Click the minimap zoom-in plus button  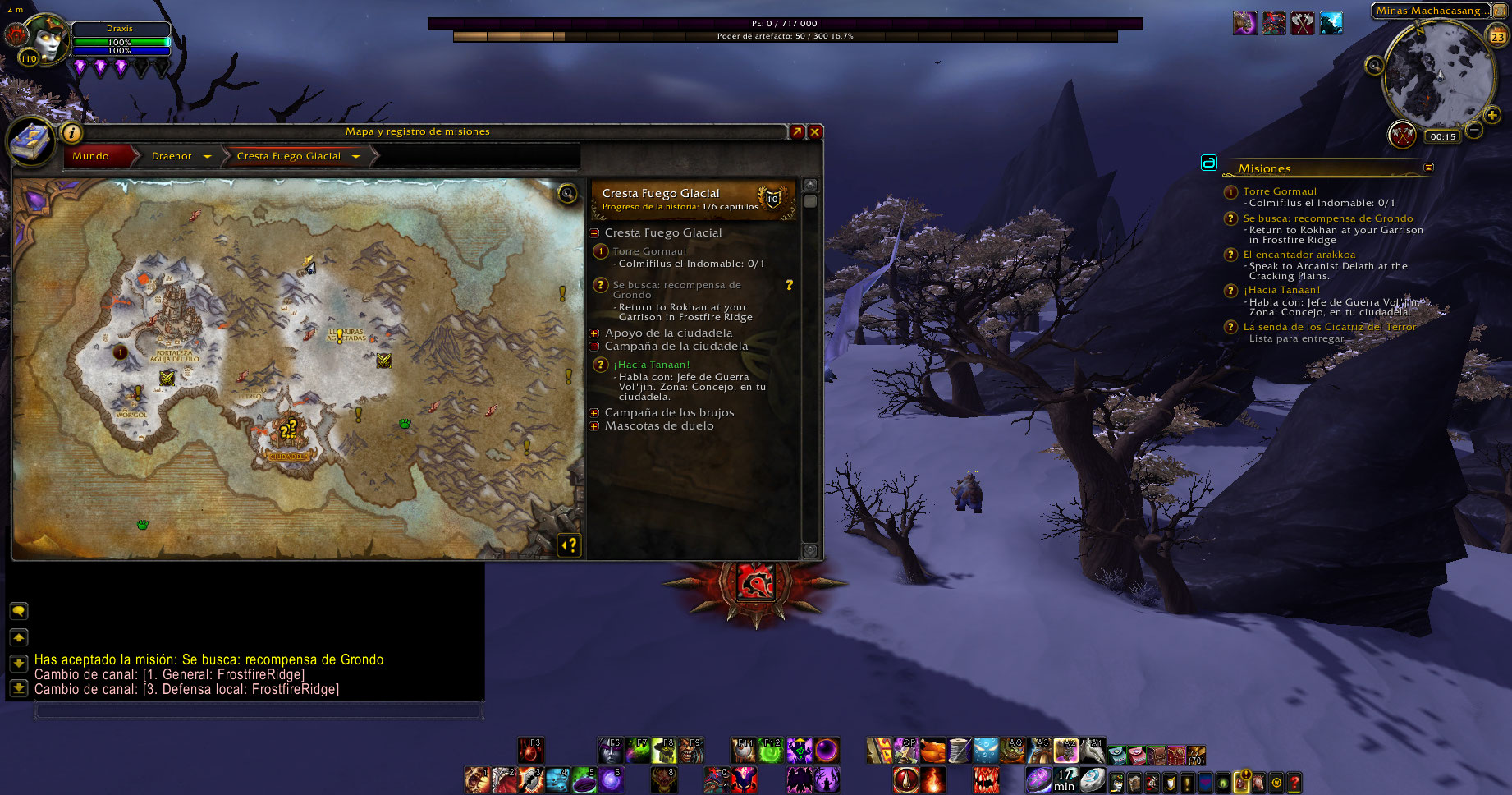(x=1492, y=116)
